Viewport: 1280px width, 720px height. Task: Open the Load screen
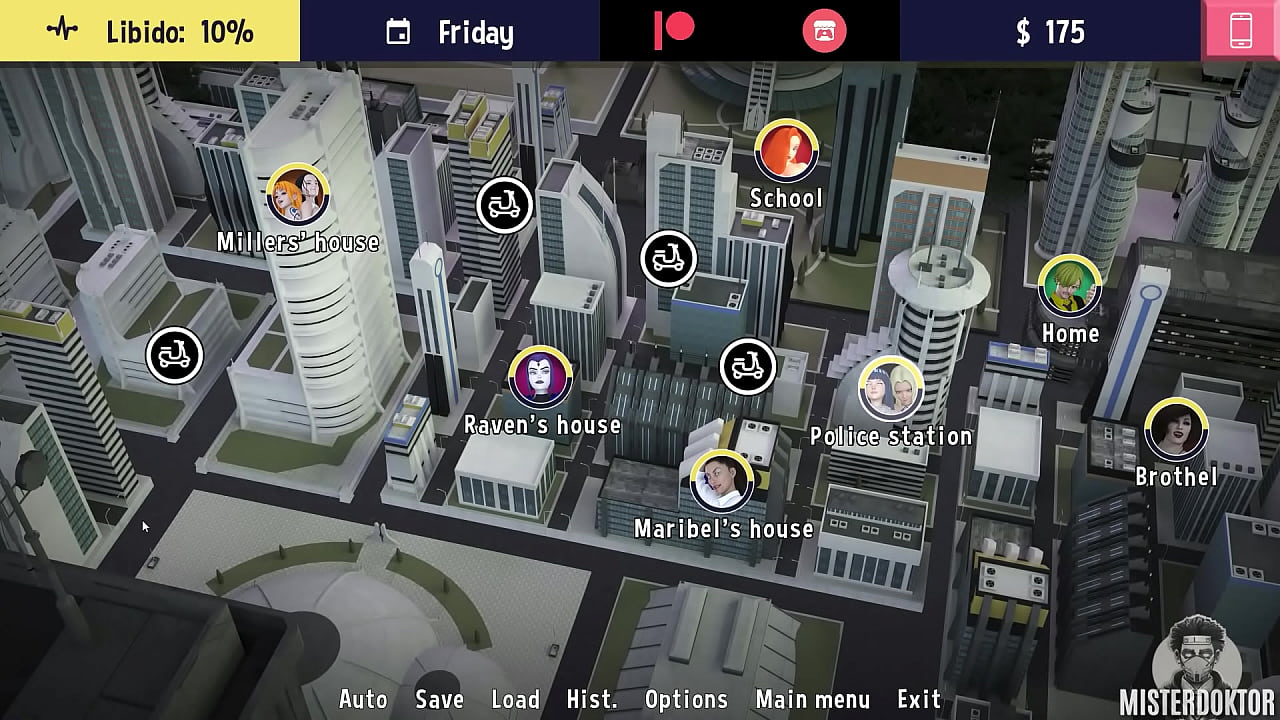click(x=515, y=699)
